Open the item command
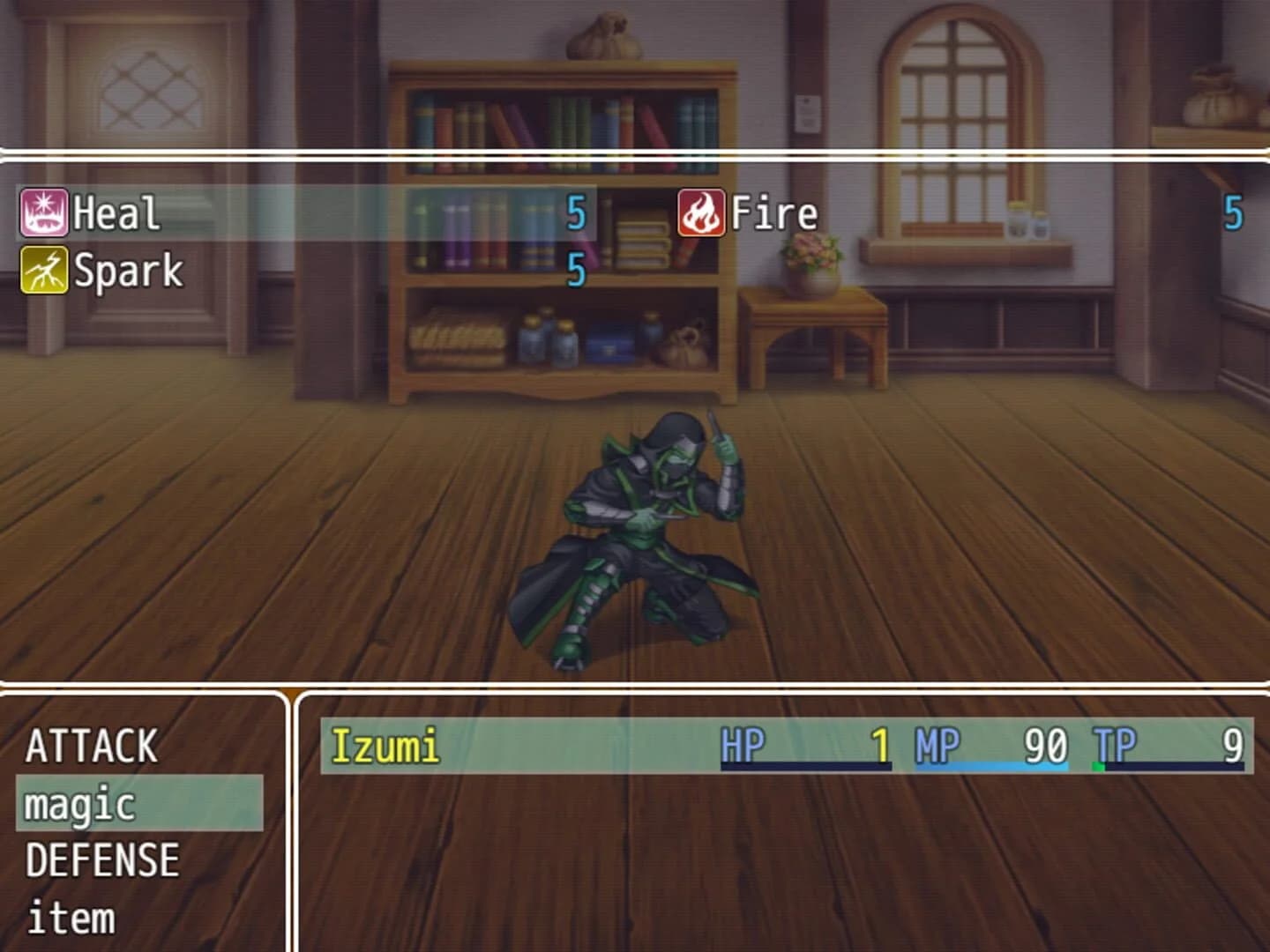Image resolution: width=1270 pixels, height=952 pixels. (69, 919)
